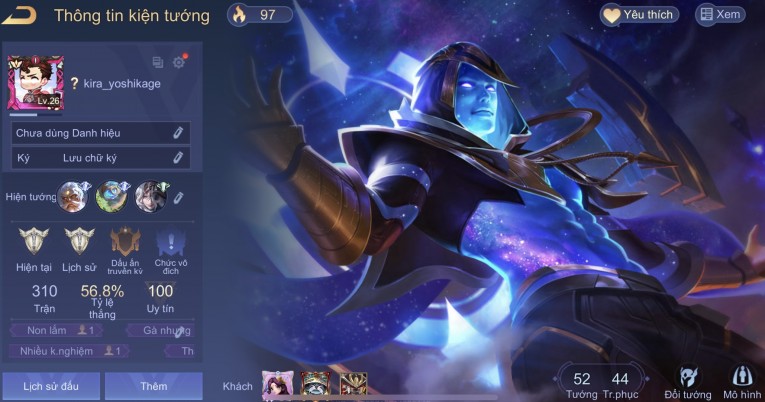
Task: Tap the Yêu thích heart button
Action: pyautogui.click(x=640, y=15)
